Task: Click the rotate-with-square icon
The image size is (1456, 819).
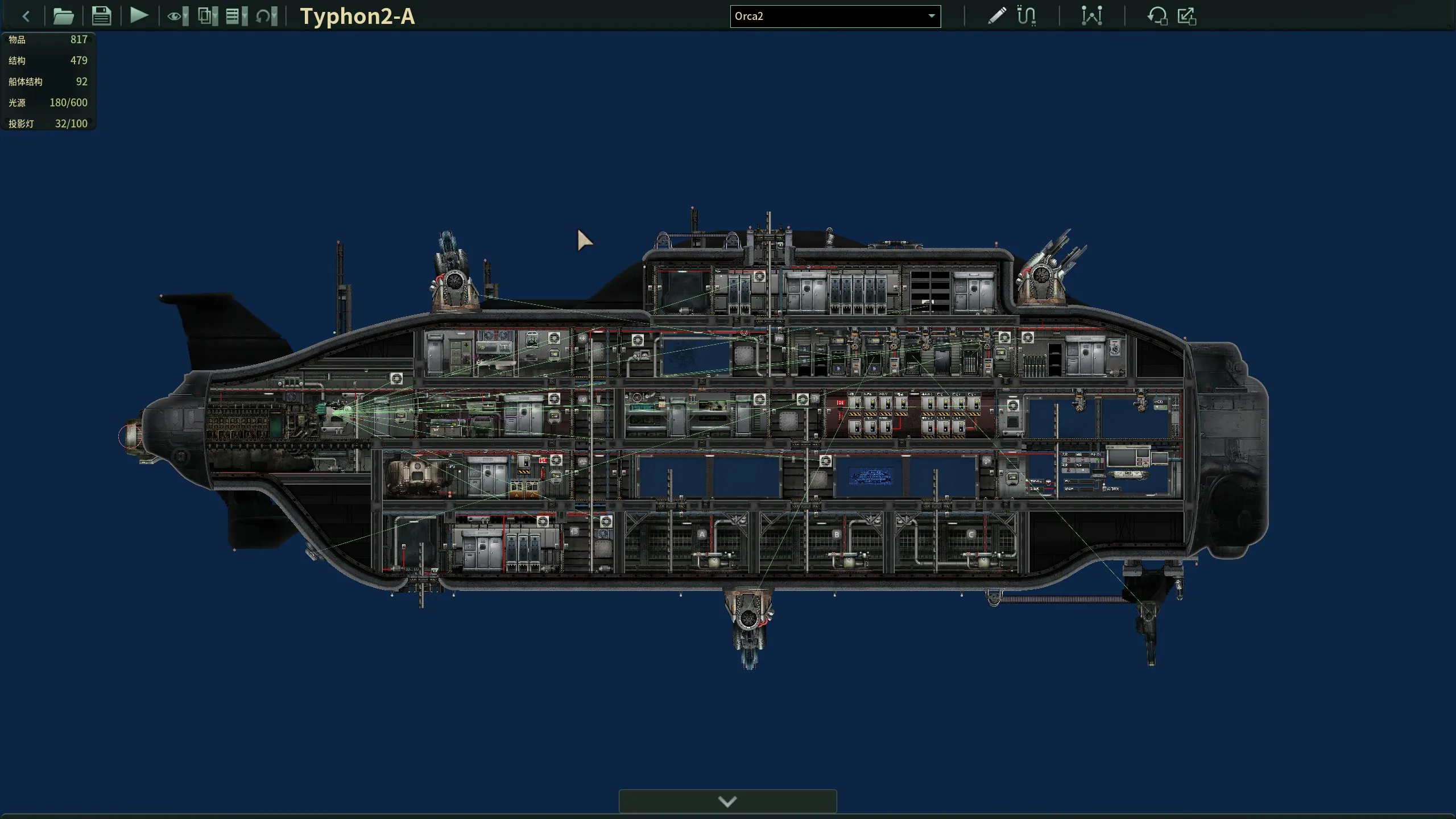Action: pyautogui.click(x=1157, y=16)
